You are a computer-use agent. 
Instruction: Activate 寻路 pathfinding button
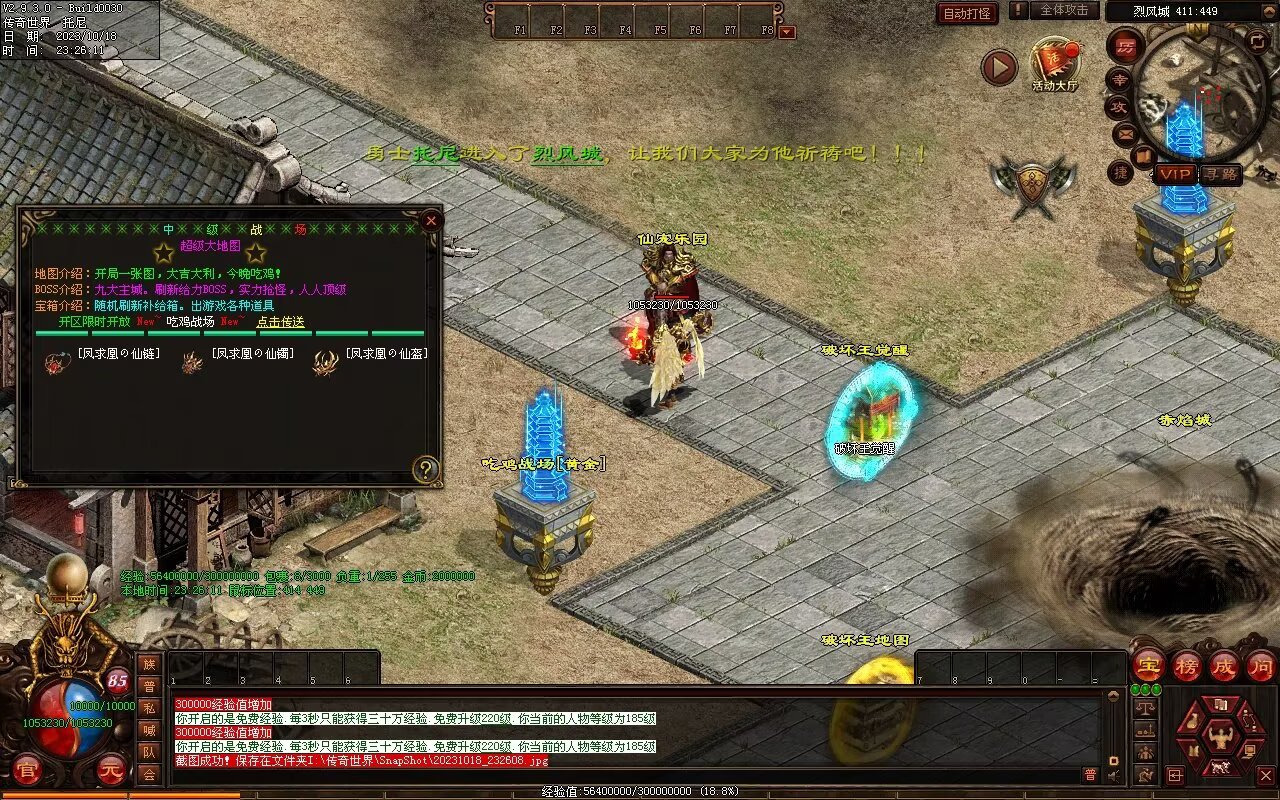pos(1220,174)
